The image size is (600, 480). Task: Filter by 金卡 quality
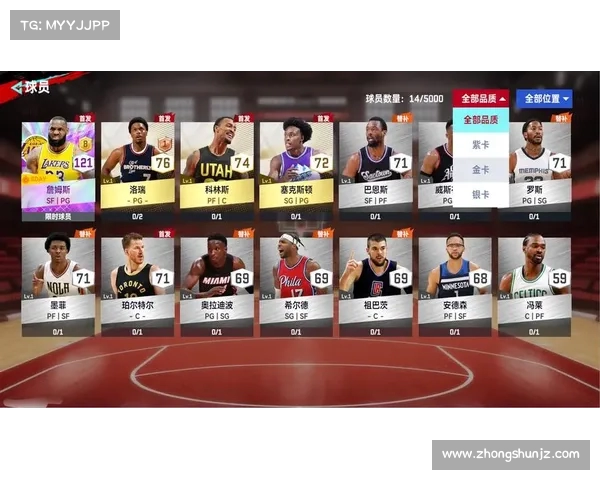pos(481,169)
